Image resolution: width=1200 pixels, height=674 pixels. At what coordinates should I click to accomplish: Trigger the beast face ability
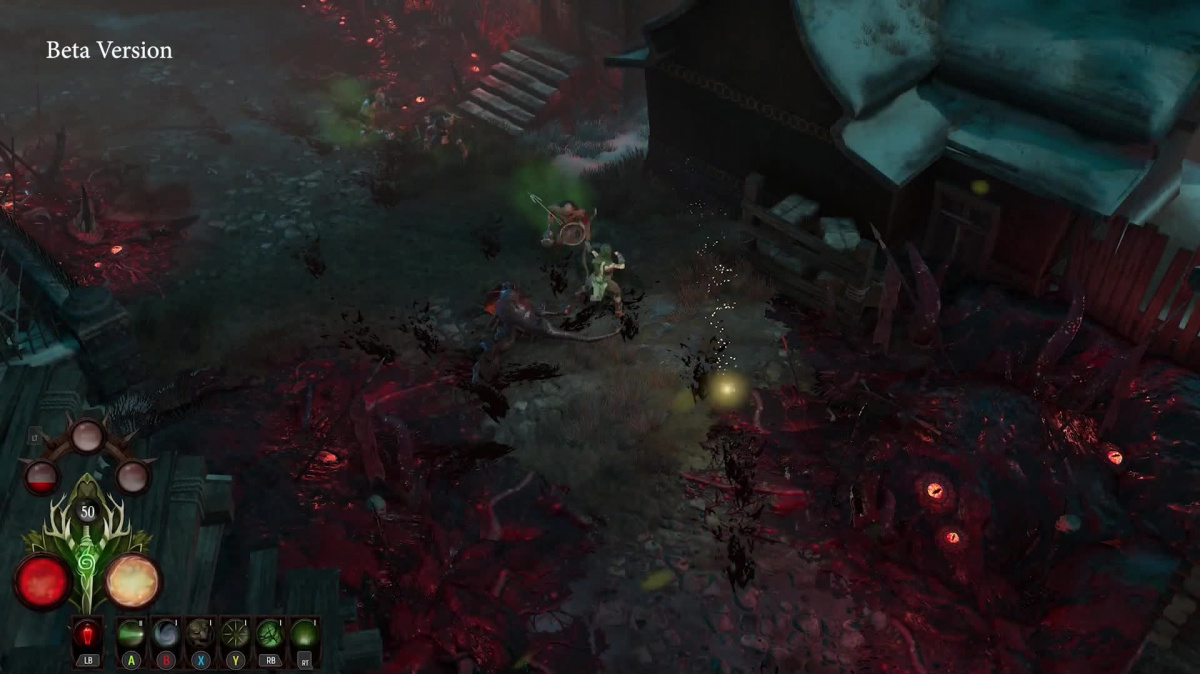[x=200, y=634]
